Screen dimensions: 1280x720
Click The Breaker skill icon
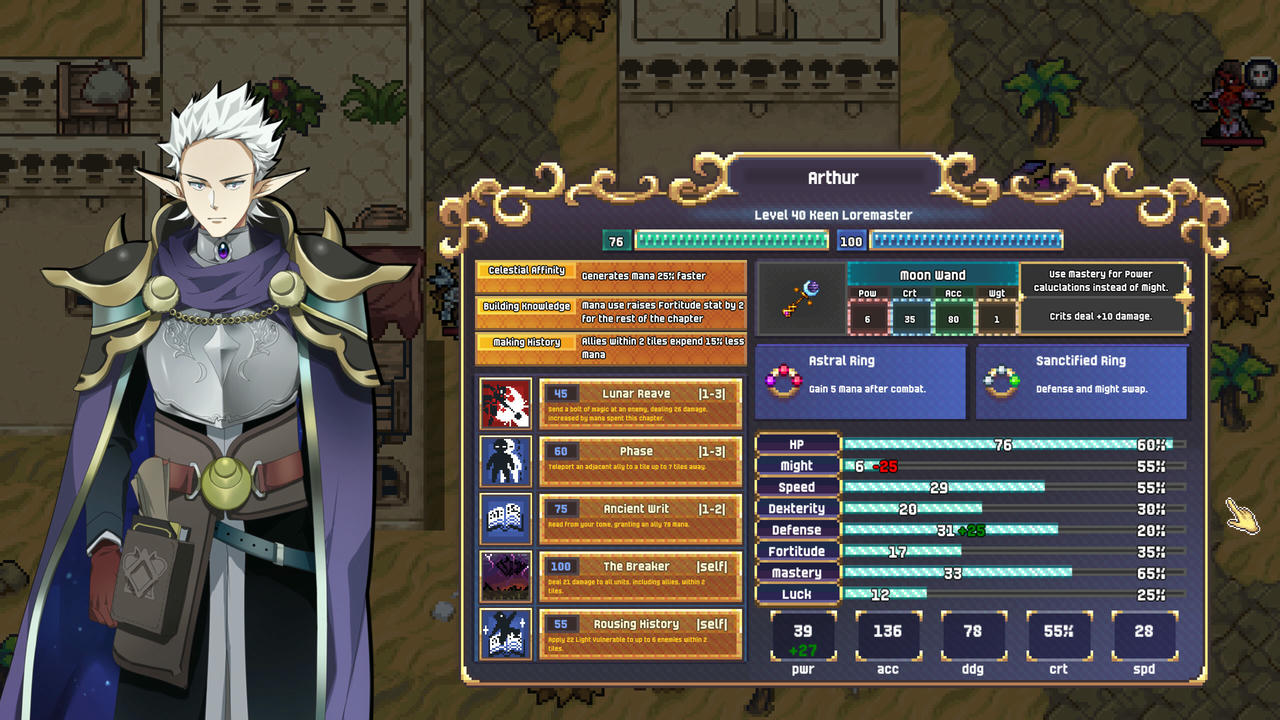point(505,577)
